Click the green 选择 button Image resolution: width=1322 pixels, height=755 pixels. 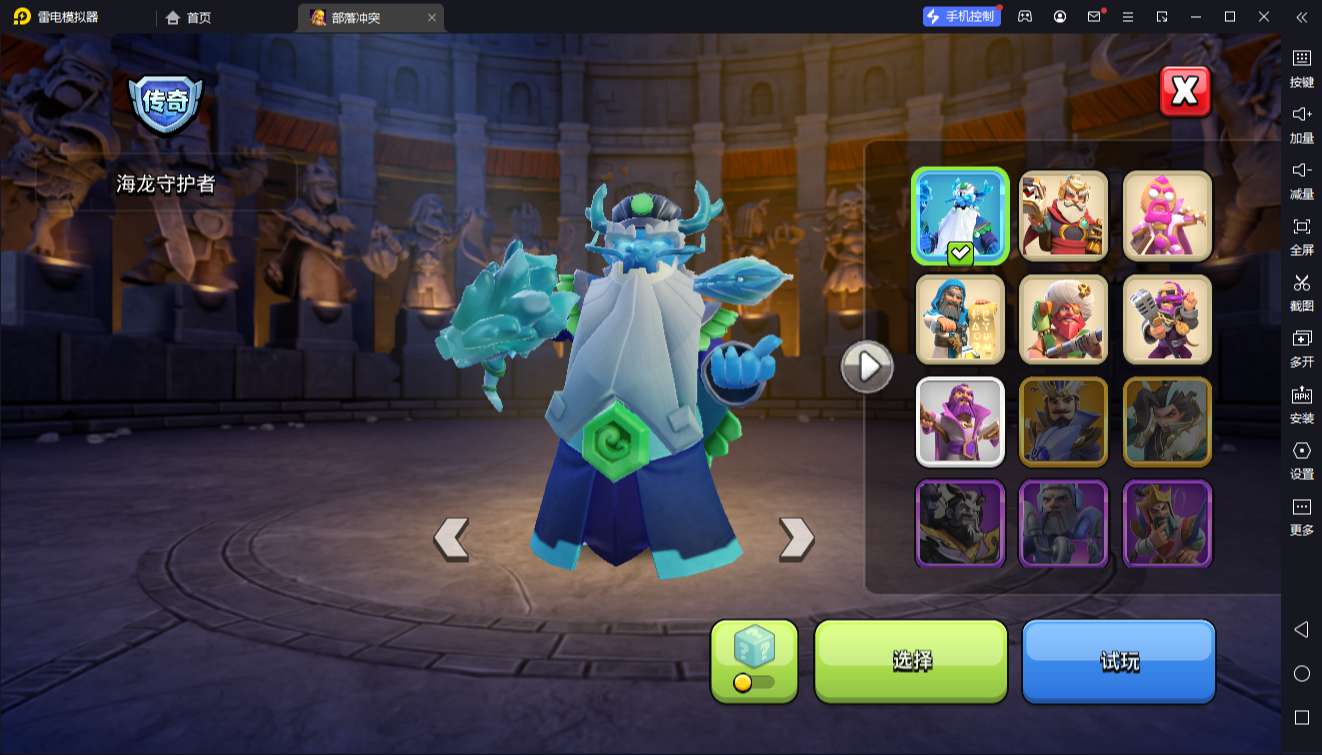click(x=911, y=660)
